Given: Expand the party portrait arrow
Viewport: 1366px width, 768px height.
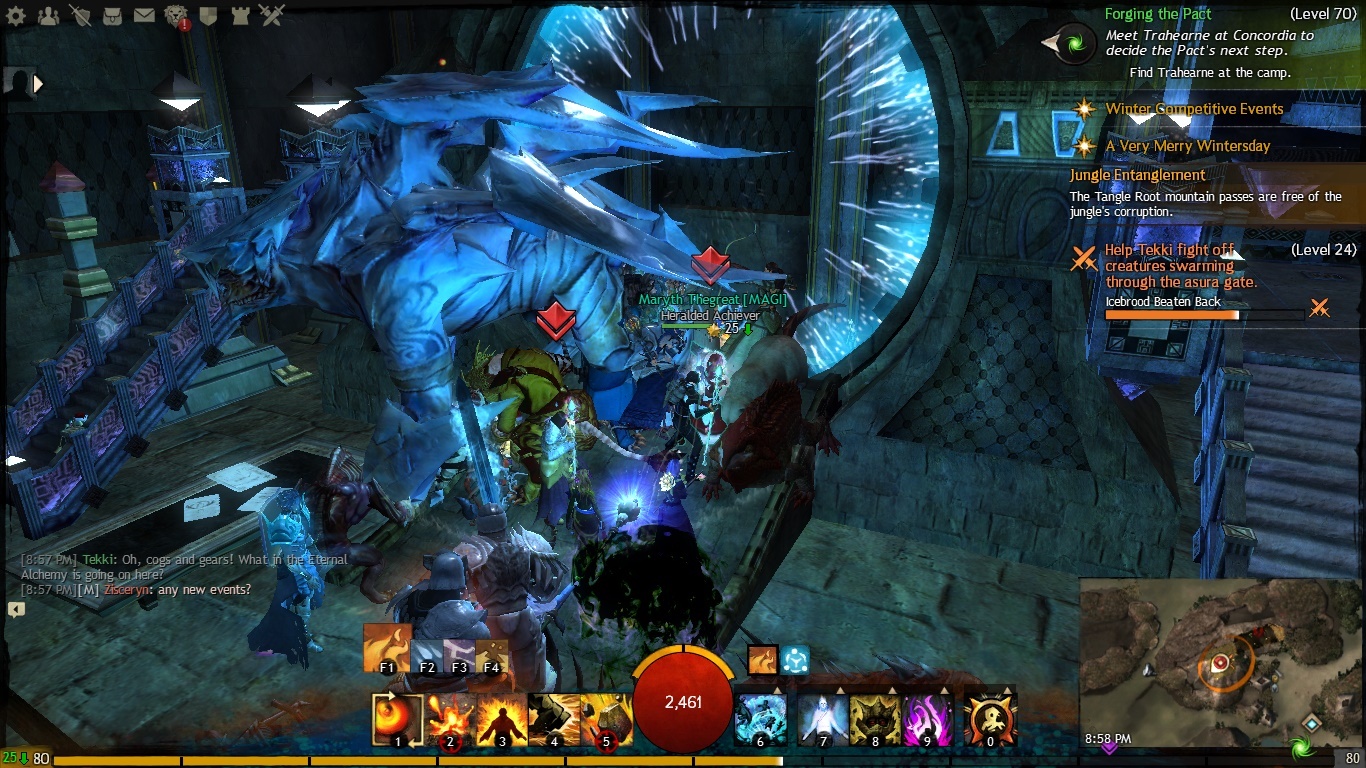Looking at the screenshot, I should 39,84.
